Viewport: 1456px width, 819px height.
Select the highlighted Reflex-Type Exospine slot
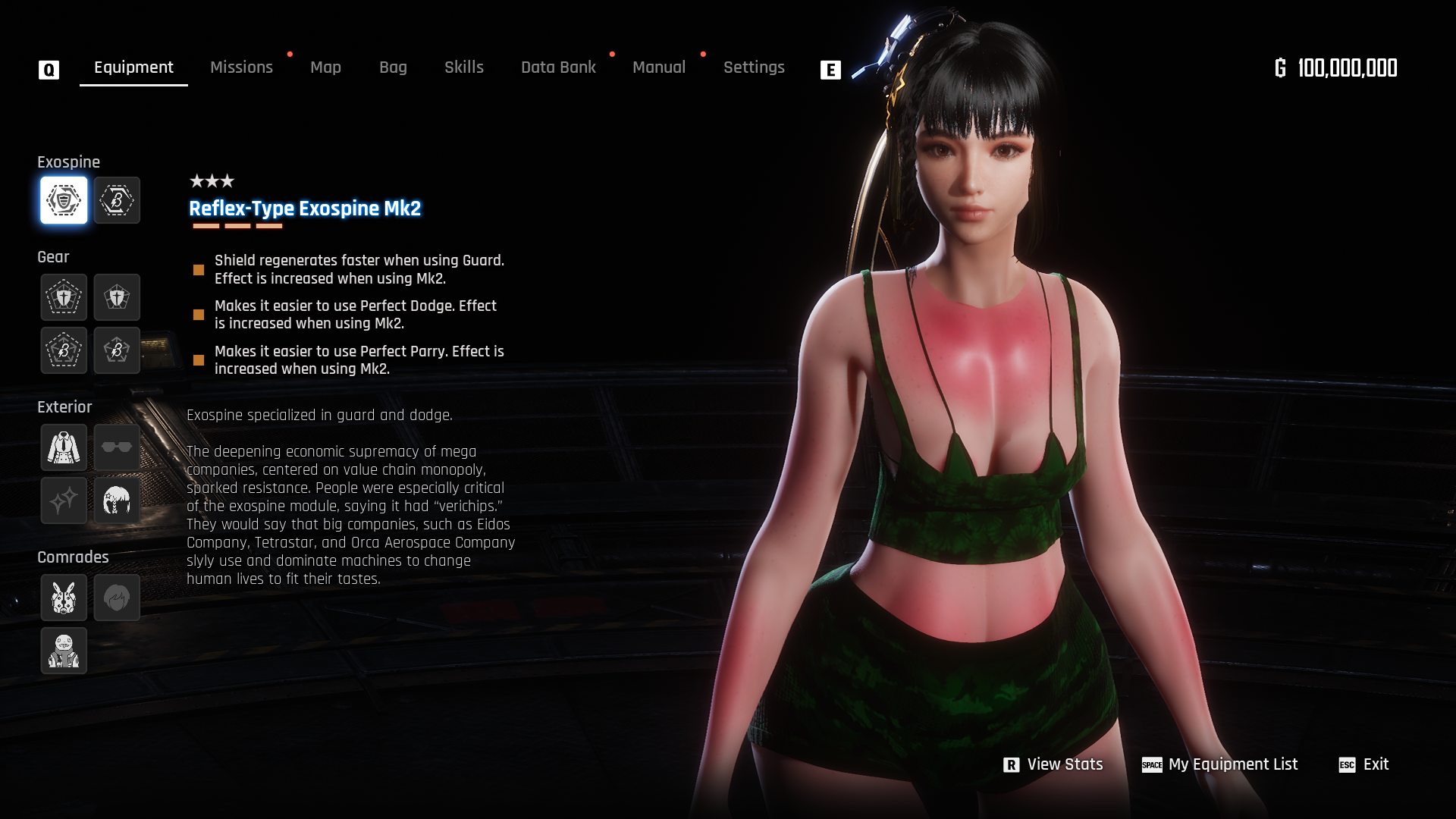tap(64, 200)
